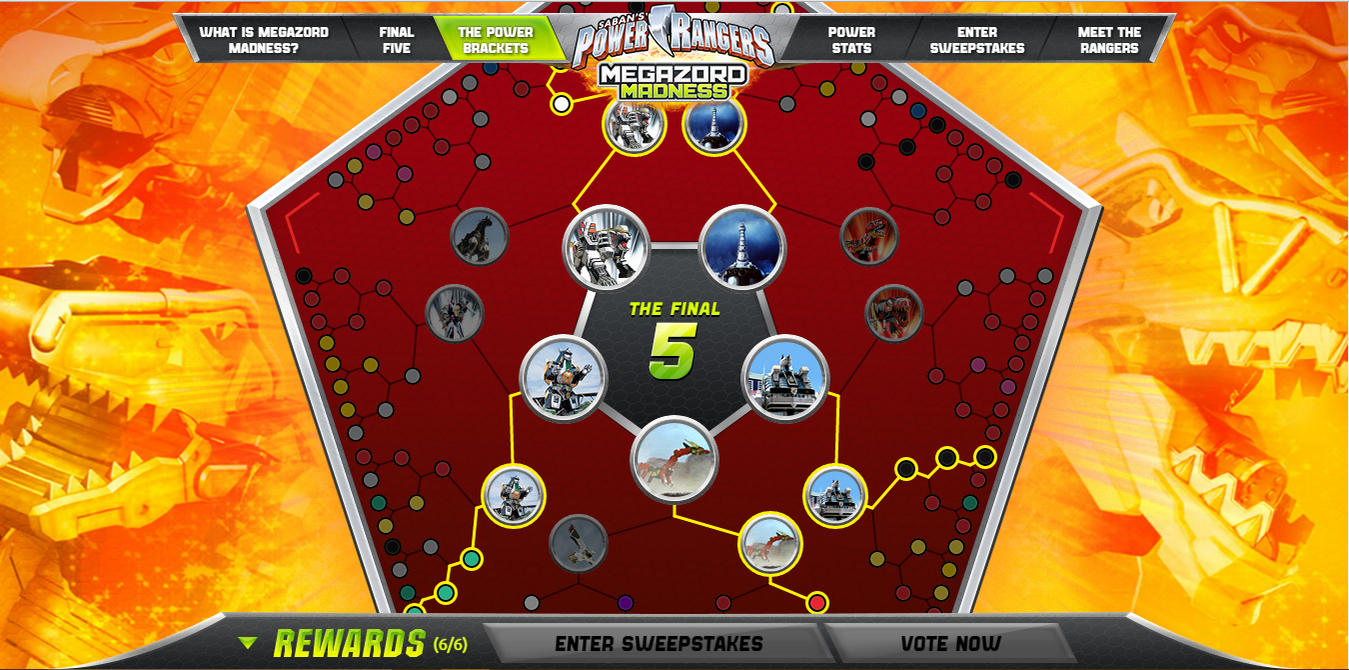1349x670 pixels.
Task: Open the Power Stats tab
Action: click(851, 40)
